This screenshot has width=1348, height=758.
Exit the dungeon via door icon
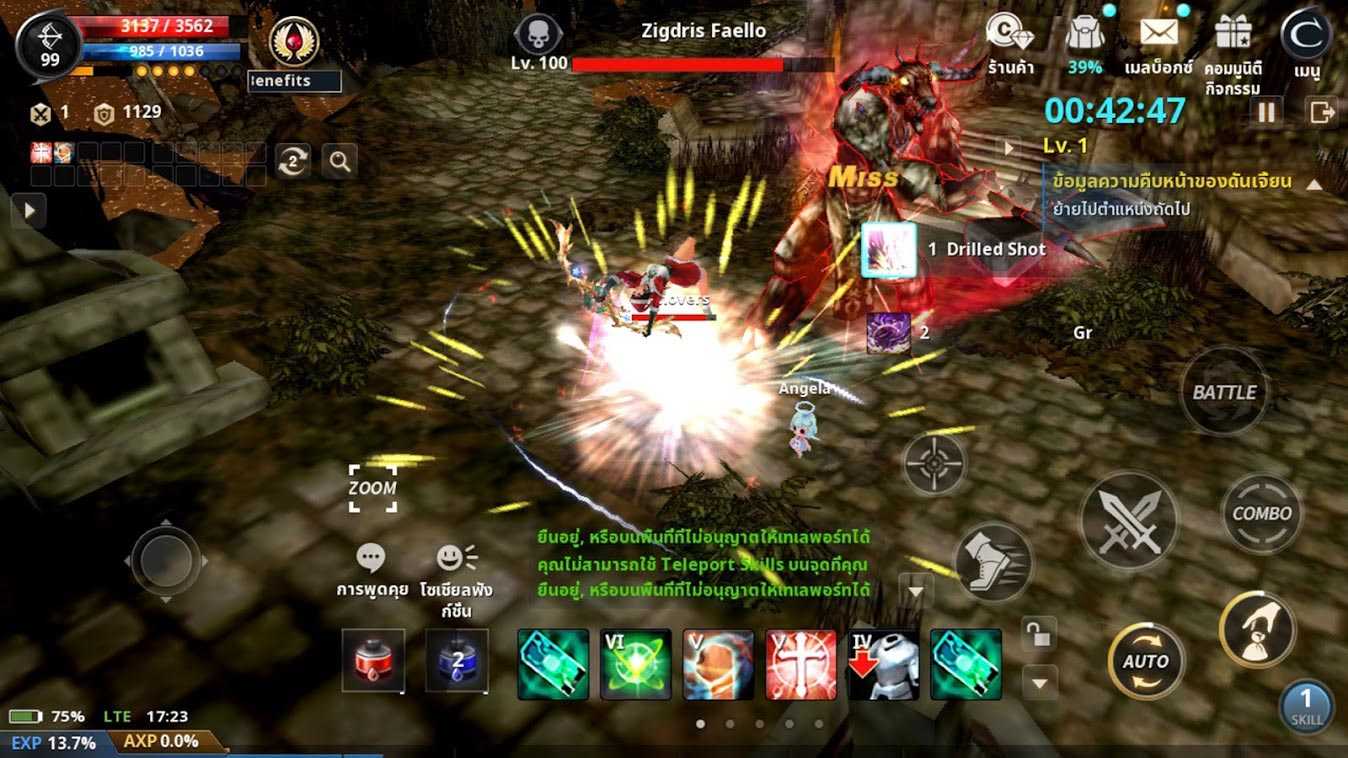1322,113
